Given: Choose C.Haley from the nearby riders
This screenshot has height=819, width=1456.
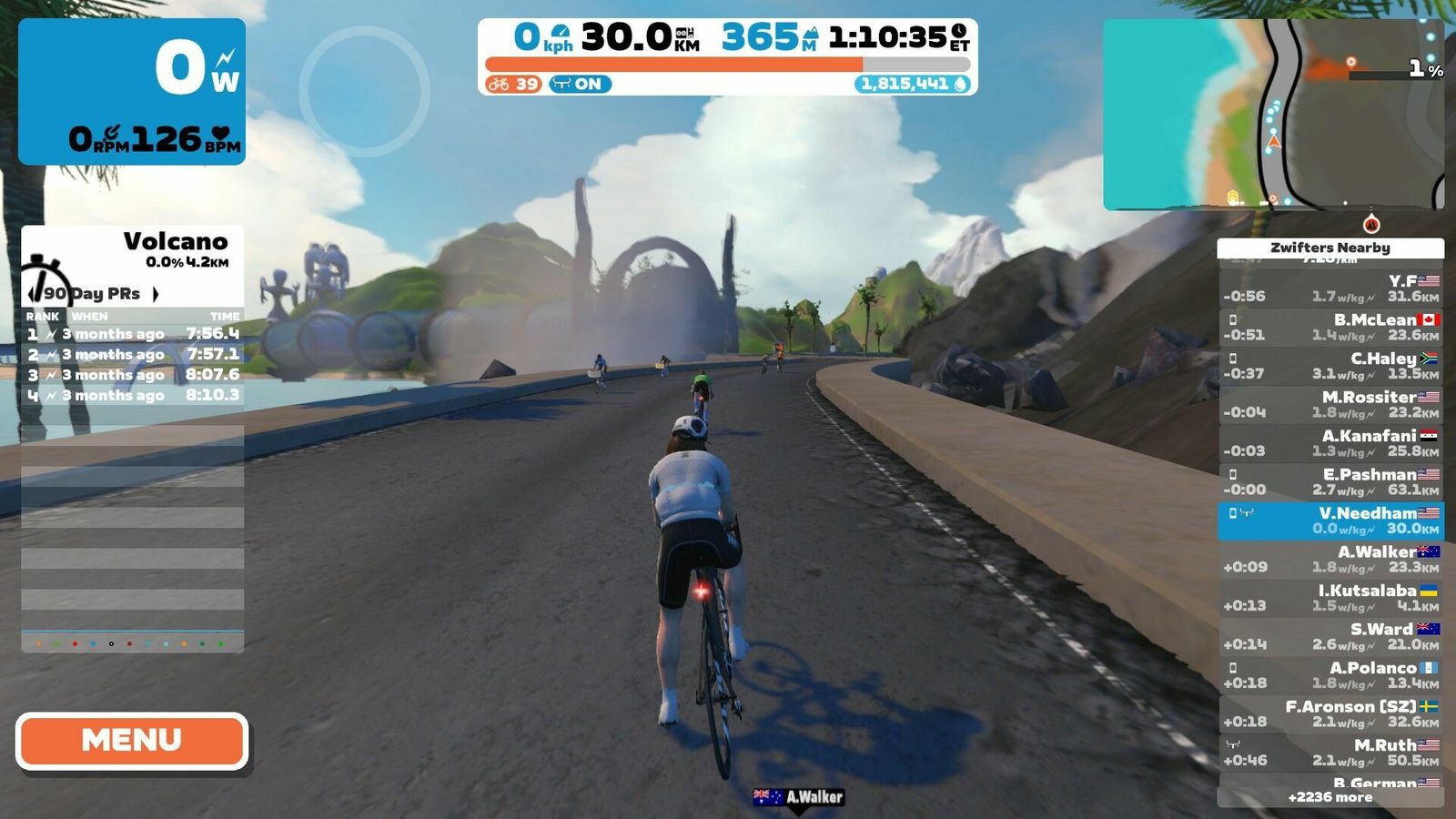Looking at the screenshot, I should pos(1330,366).
